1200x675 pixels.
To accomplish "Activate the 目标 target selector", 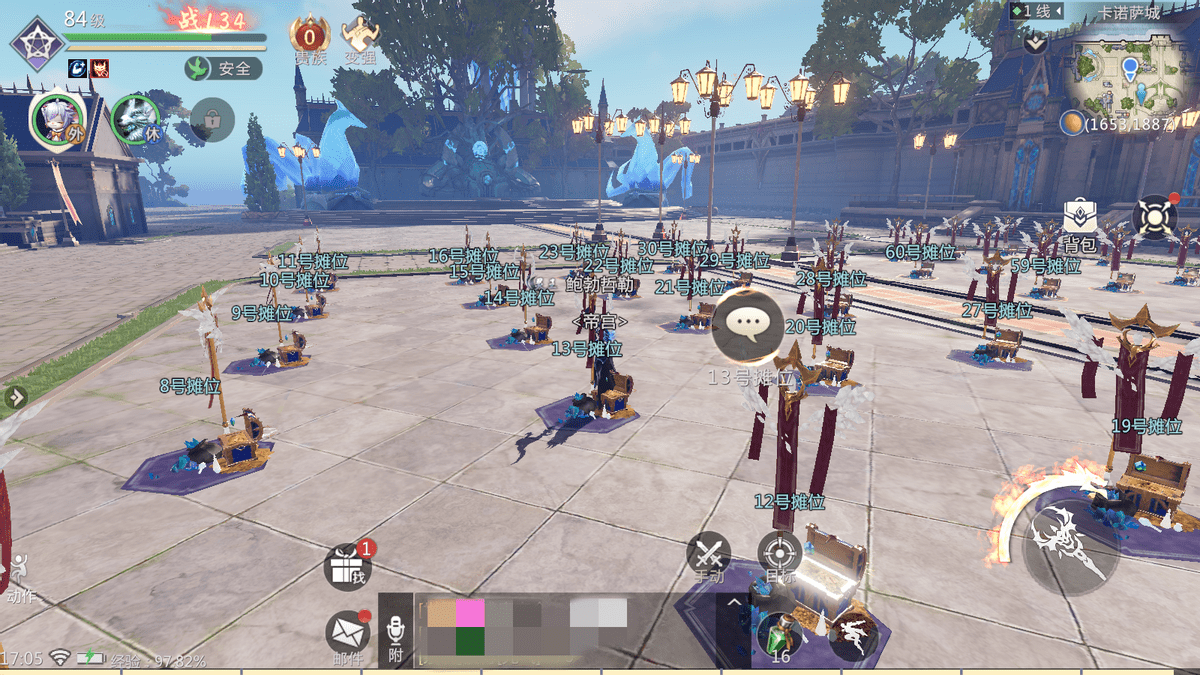I will [x=779, y=555].
